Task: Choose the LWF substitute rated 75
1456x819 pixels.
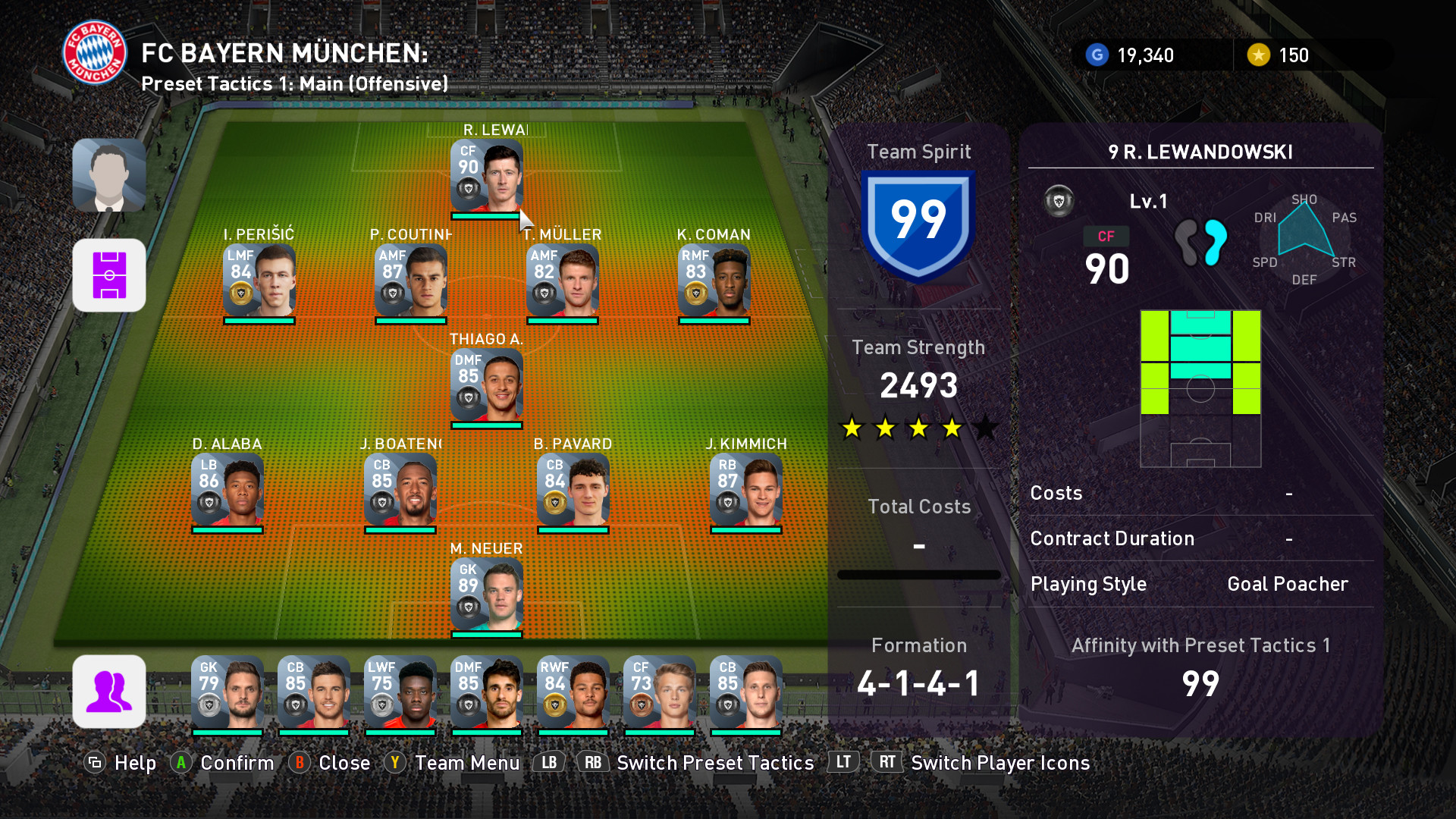Action: tap(400, 692)
